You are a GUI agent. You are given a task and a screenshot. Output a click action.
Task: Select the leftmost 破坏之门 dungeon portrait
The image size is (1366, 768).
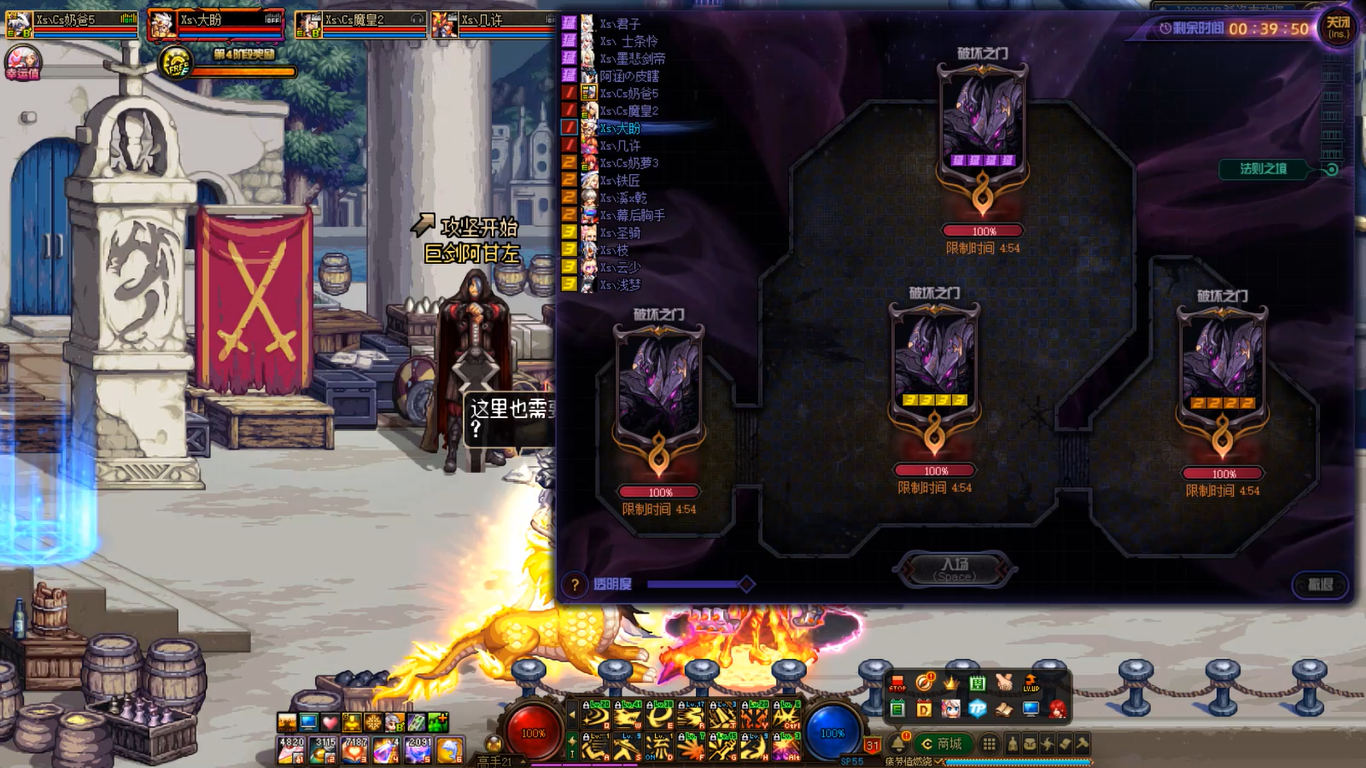(658, 385)
